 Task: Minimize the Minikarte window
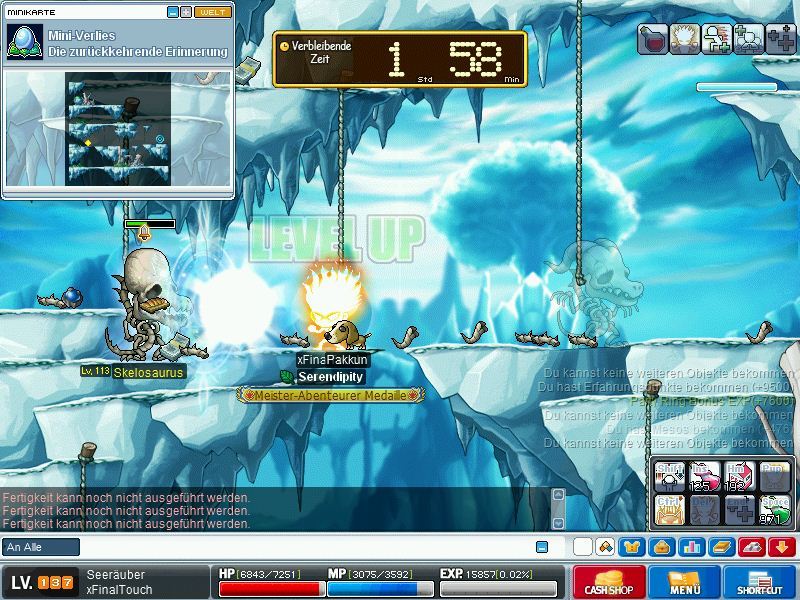(x=173, y=12)
